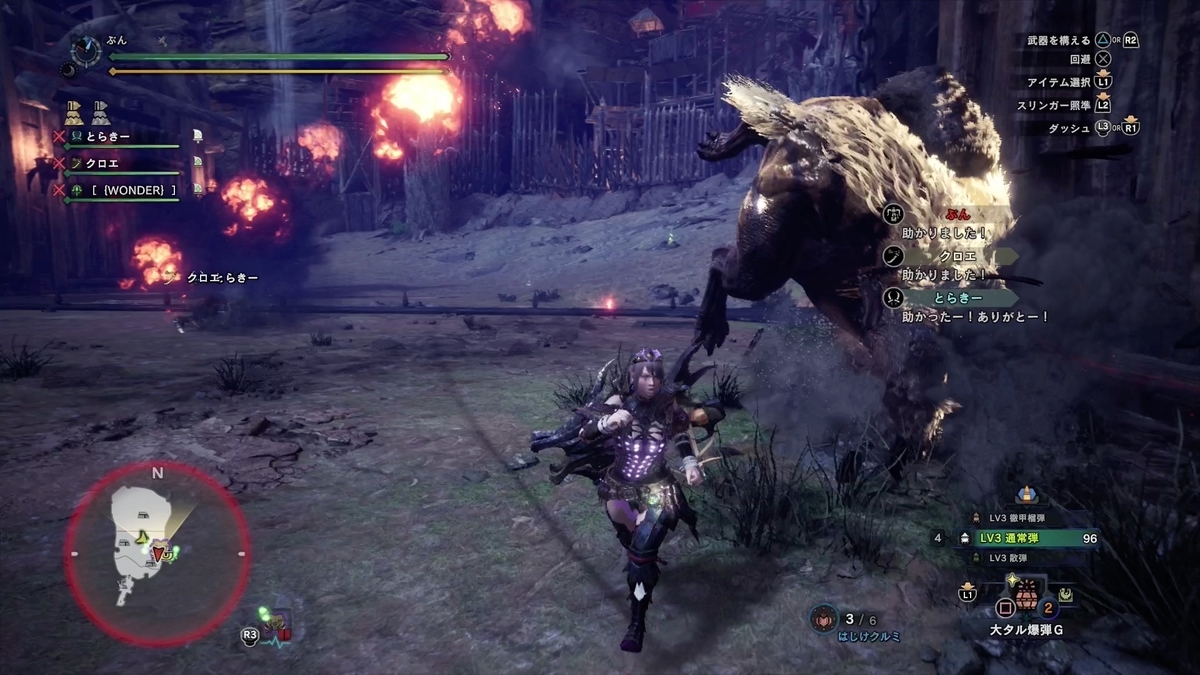This screenshot has height=675, width=1200.
Task: Click the はじけクルミ slinger ammo icon
Action: point(824,618)
